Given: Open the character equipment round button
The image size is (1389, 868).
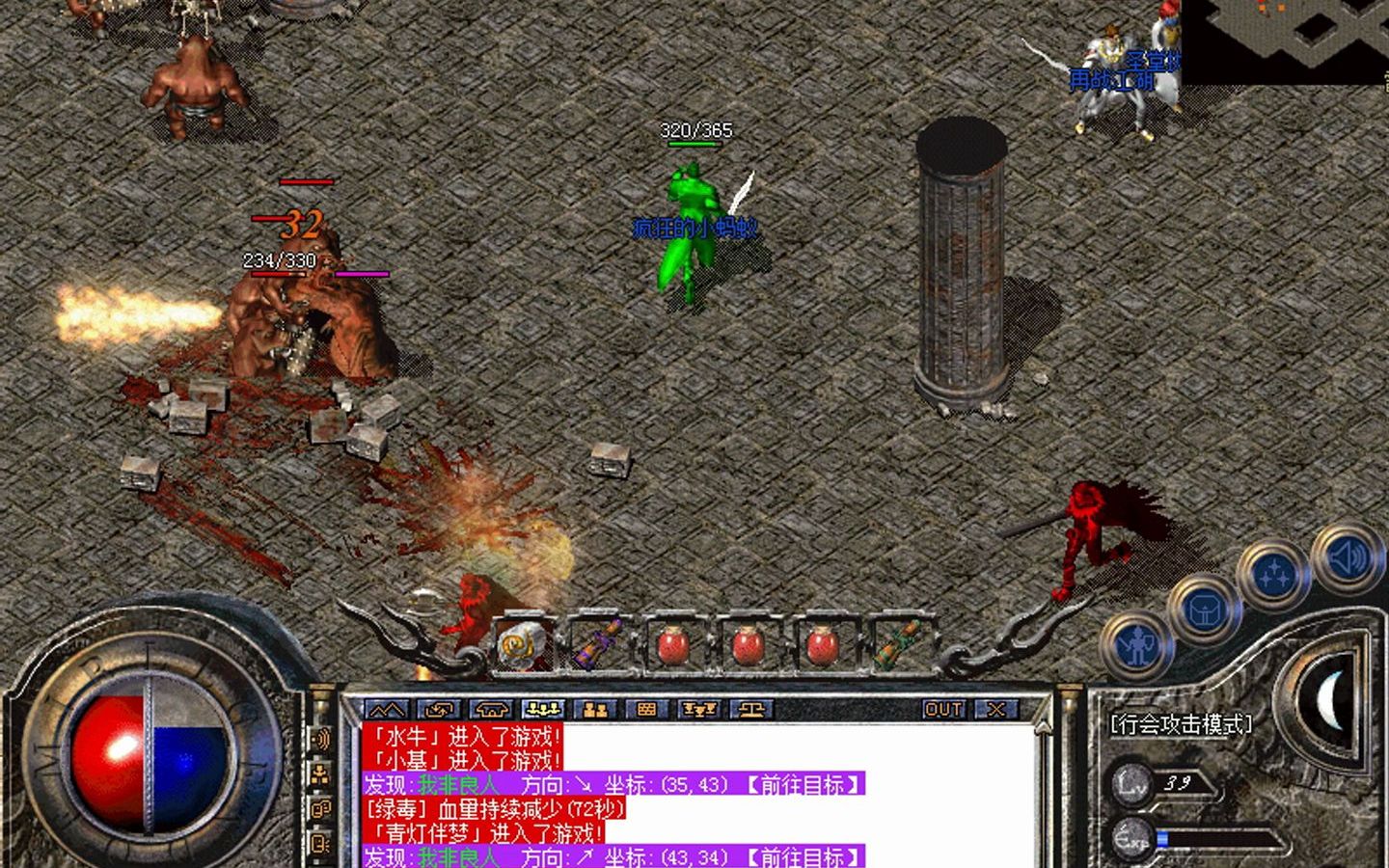Looking at the screenshot, I should [x=1138, y=644].
